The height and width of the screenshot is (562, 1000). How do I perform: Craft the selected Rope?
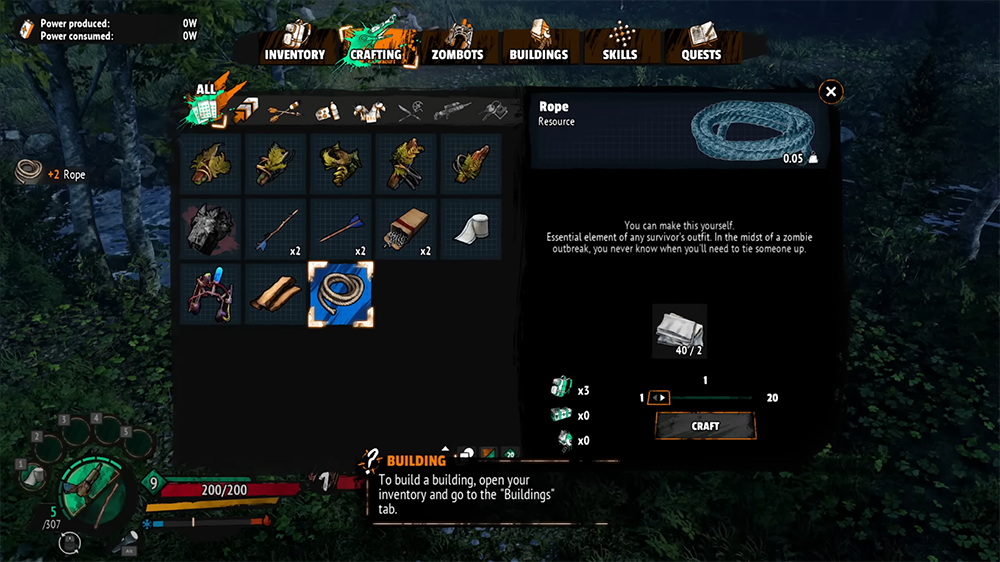pyautogui.click(x=705, y=426)
